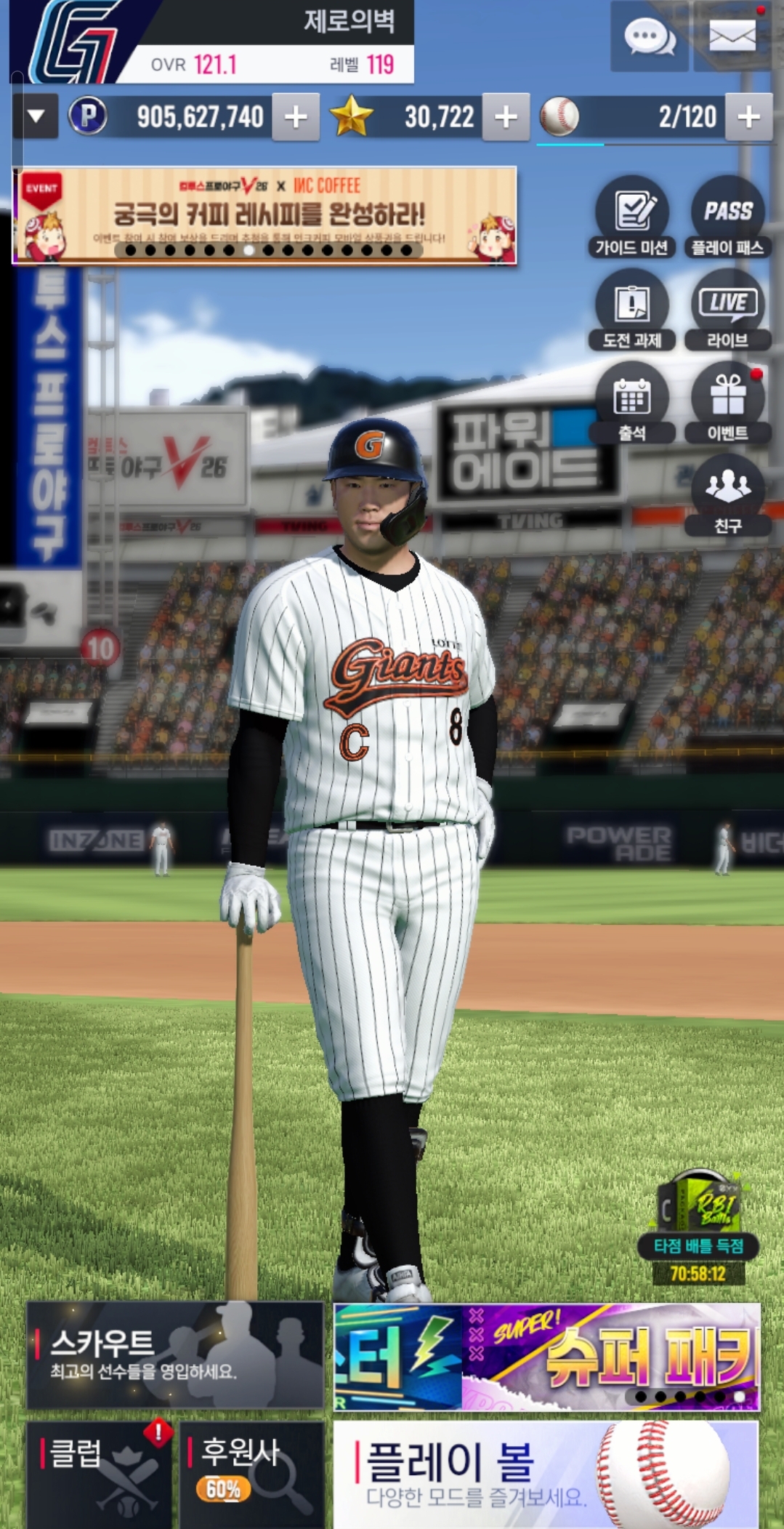Open the 스카우트 scout menu
Screen dimensions: 784x1529
pyautogui.click(x=175, y=1355)
